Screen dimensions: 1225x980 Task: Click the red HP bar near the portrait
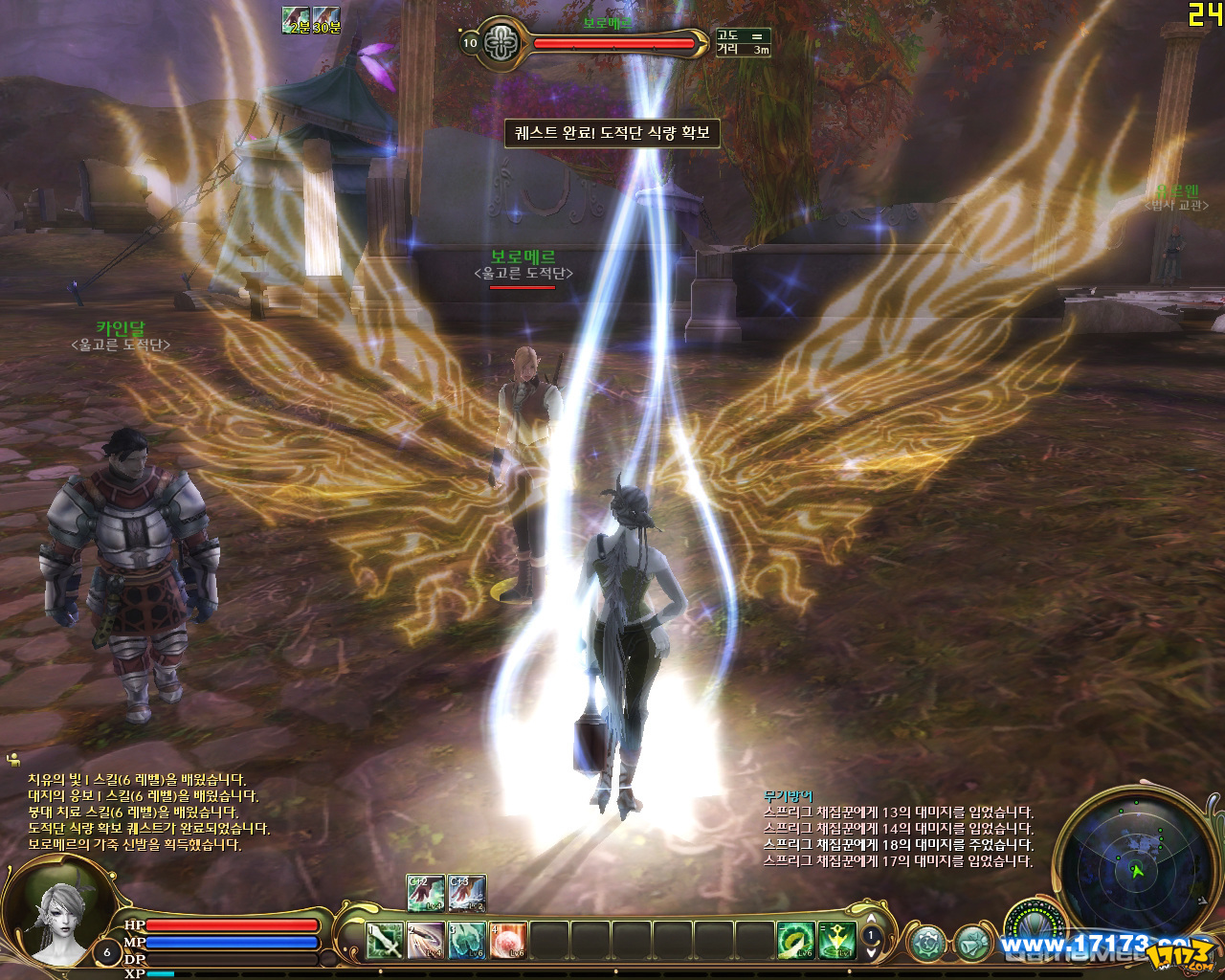coord(233,925)
